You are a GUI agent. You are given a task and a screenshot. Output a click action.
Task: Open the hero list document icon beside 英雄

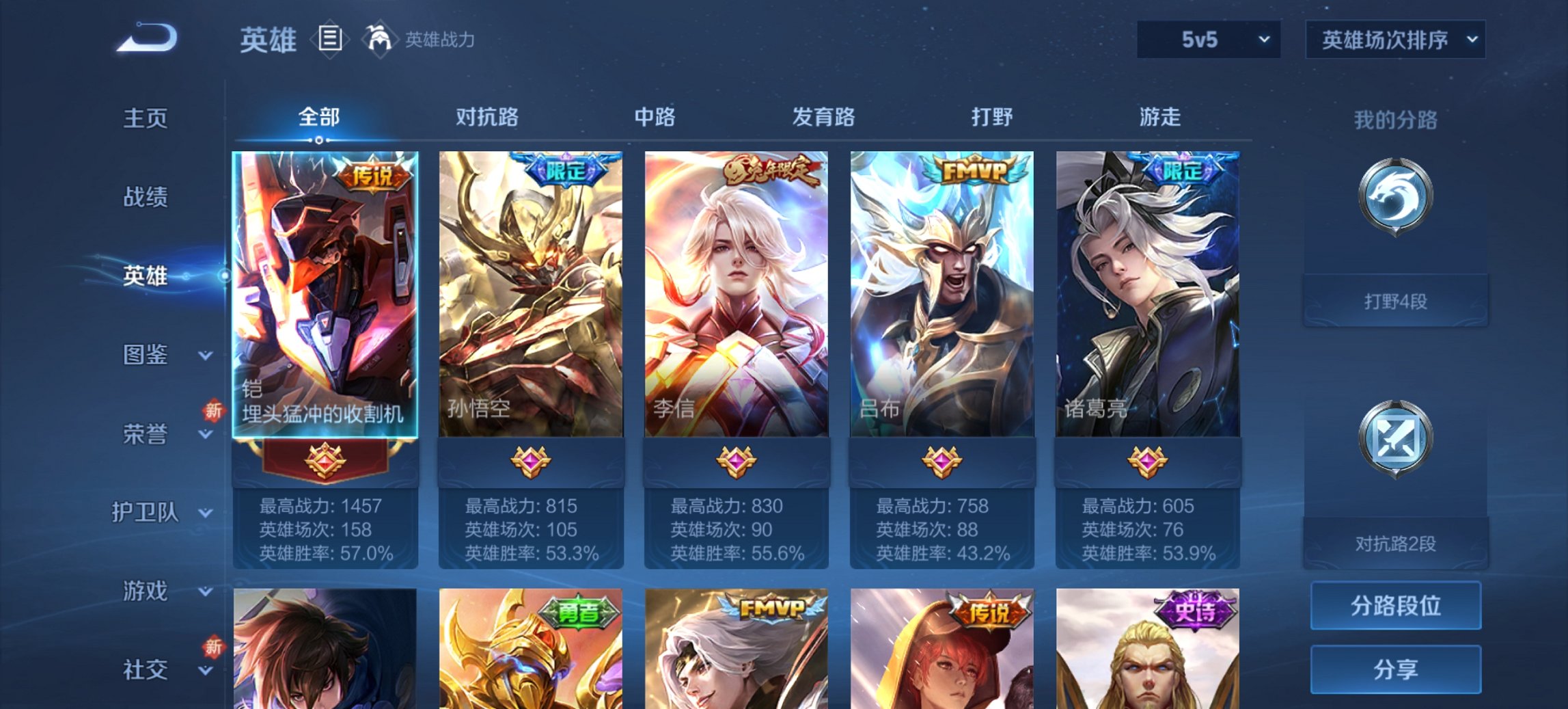(329, 40)
